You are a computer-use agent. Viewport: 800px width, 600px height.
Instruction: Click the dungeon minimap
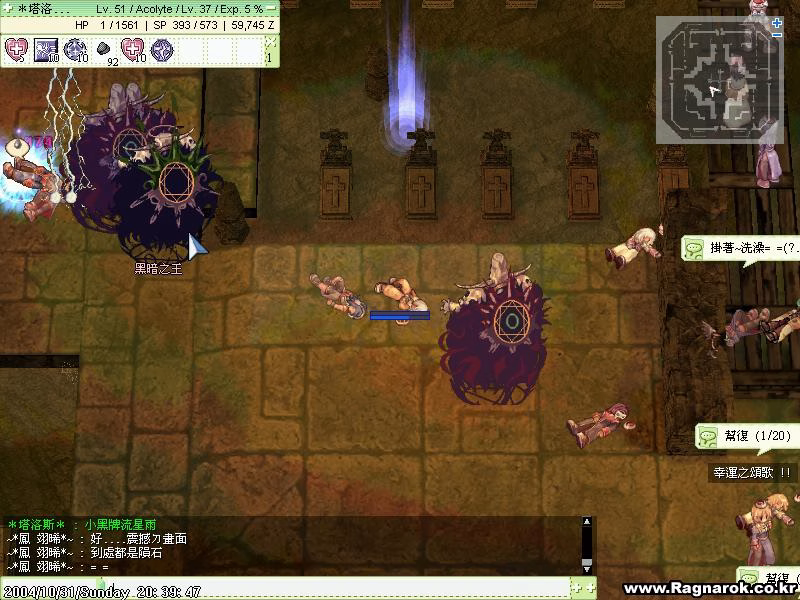click(x=718, y=82)
